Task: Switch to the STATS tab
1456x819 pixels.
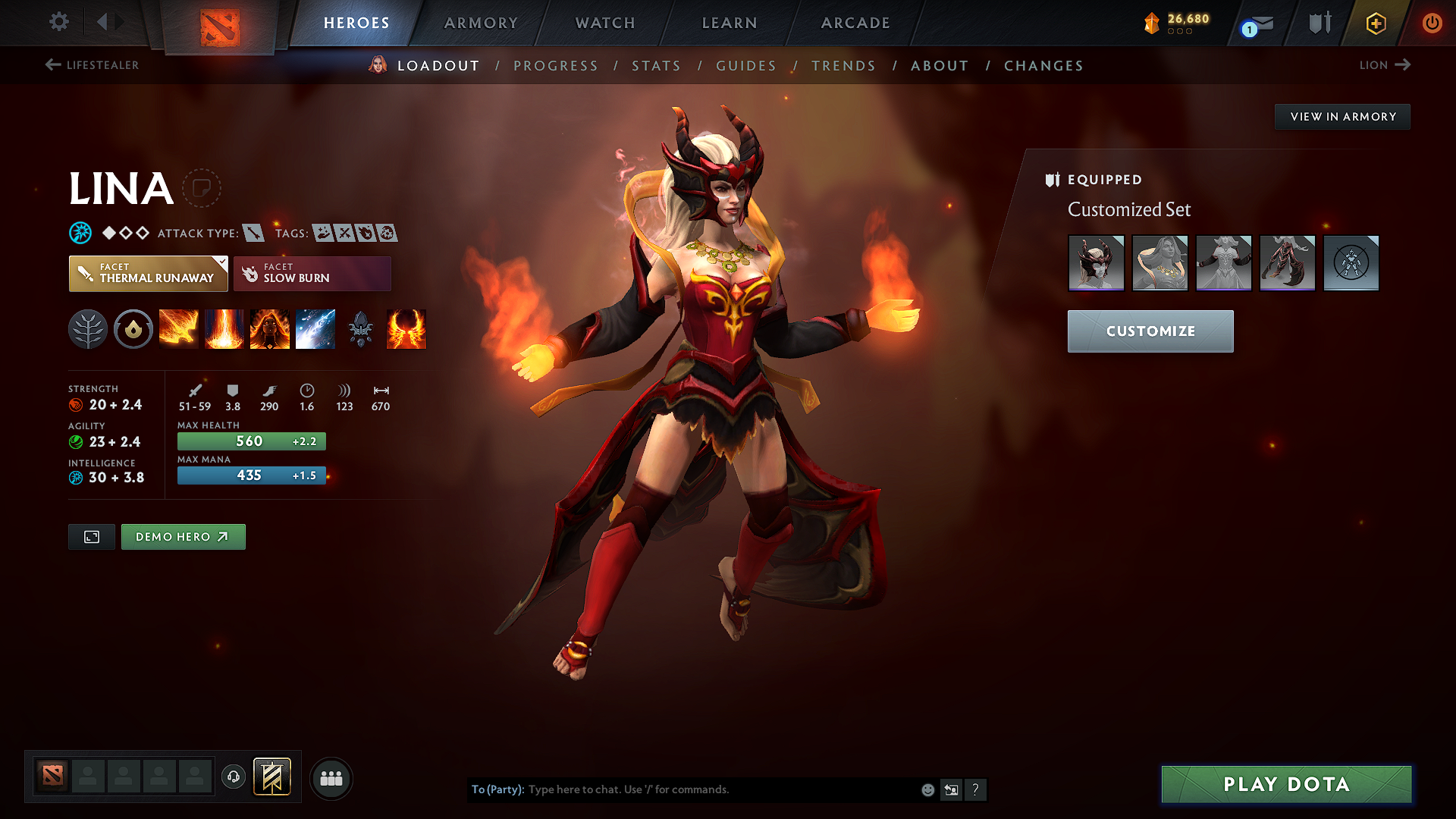Action: (x=657, y=66)
